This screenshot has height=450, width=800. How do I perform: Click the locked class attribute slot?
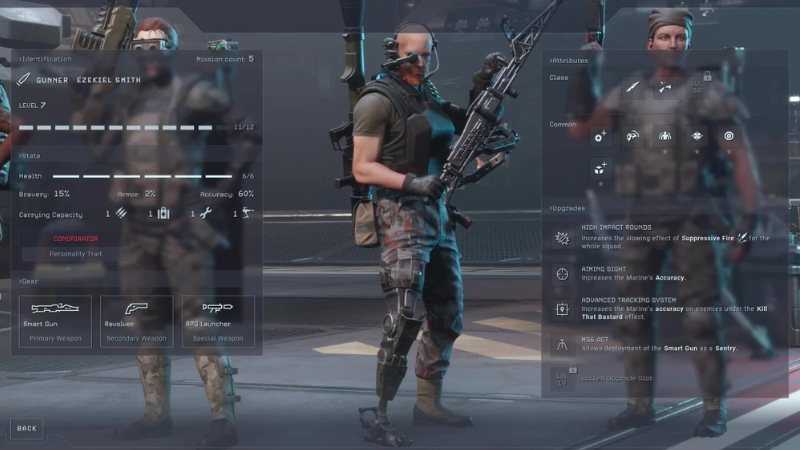coord(697,86)
